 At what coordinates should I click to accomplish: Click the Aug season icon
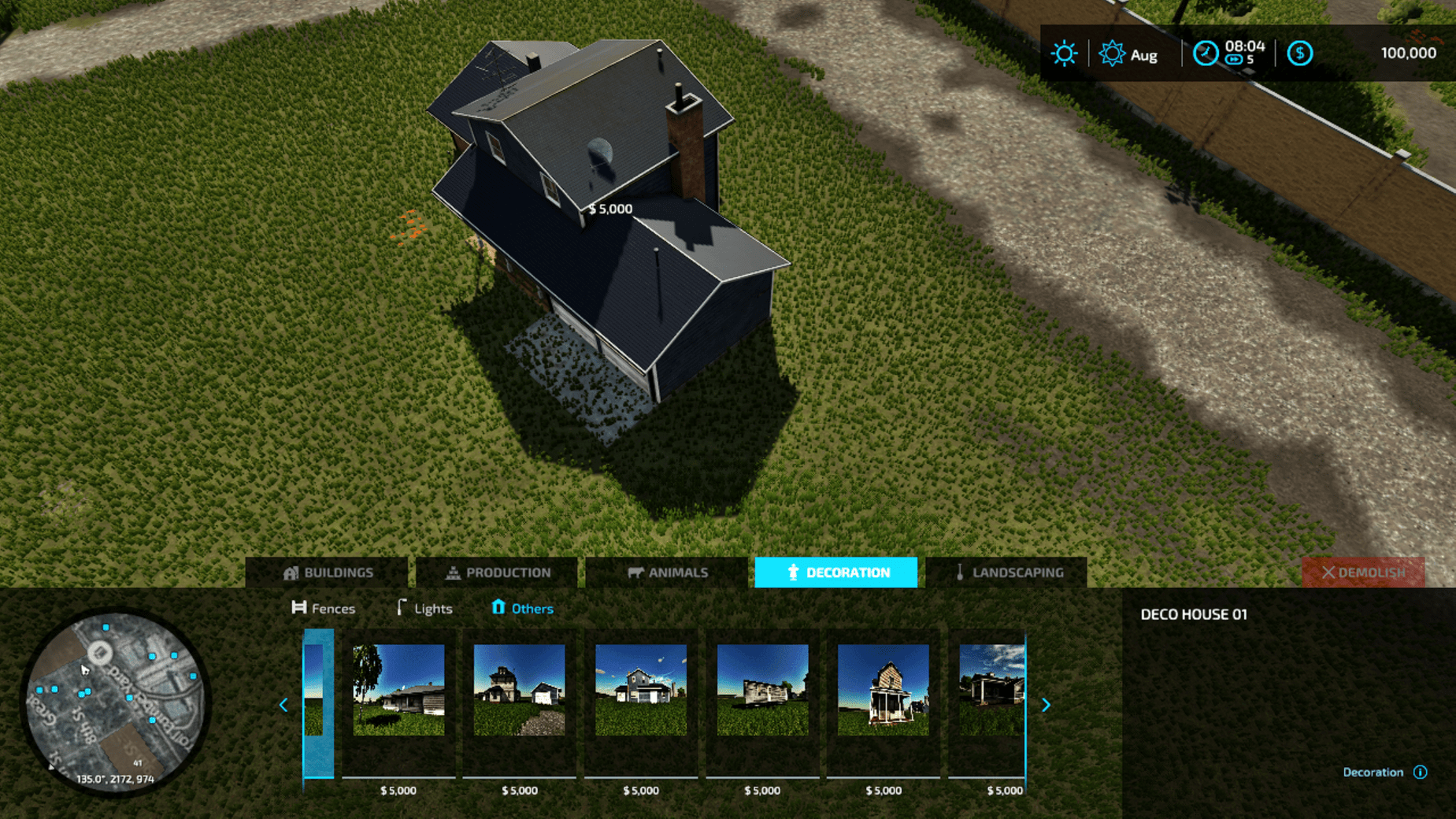[x=1111, y=54]
